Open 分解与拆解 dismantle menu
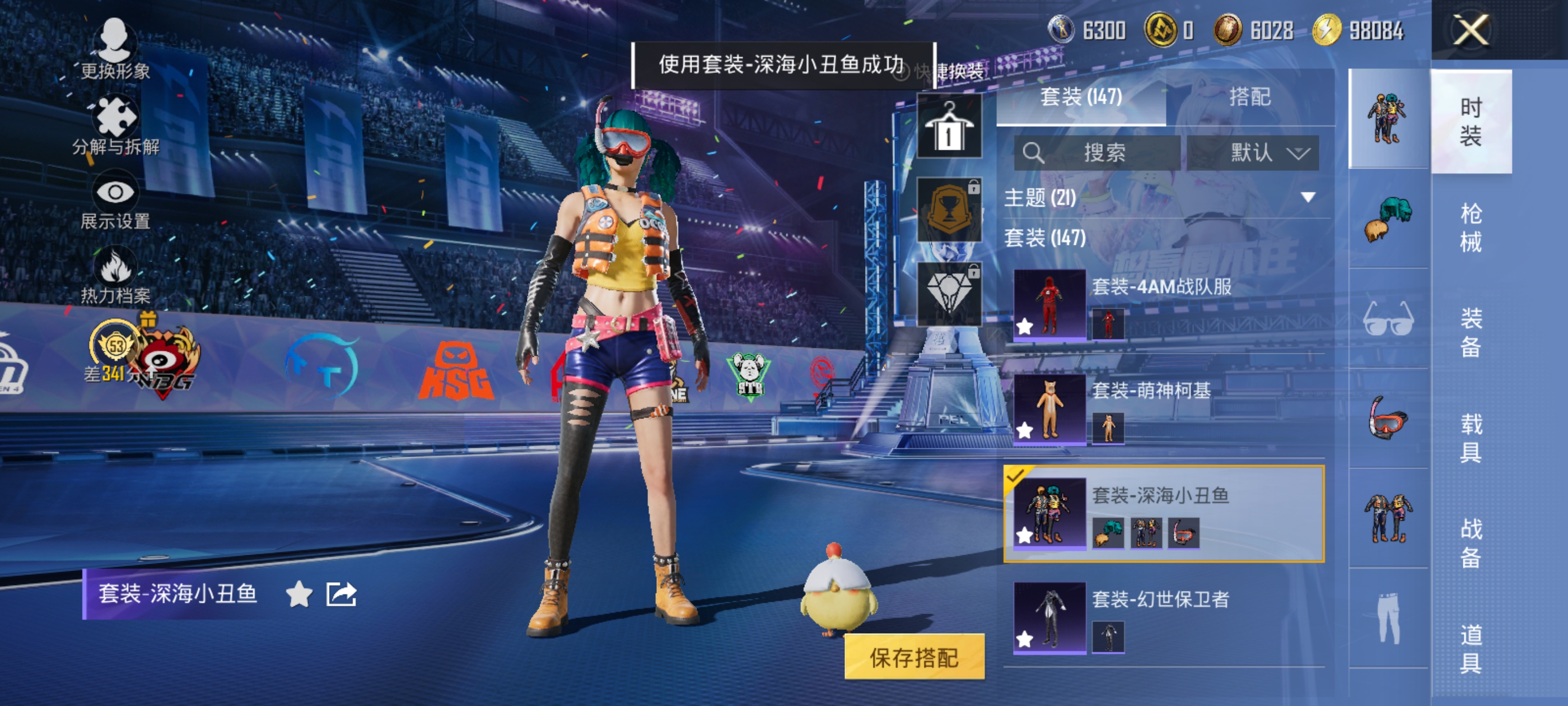 point(115,126)
